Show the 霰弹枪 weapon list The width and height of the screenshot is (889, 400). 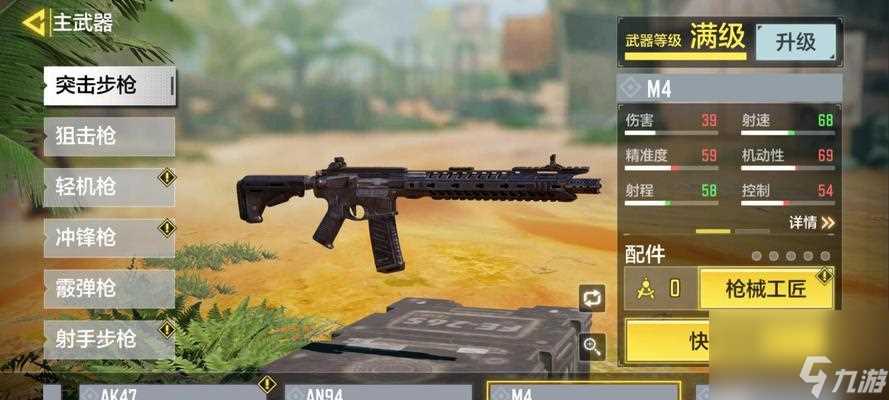point(109,289)
